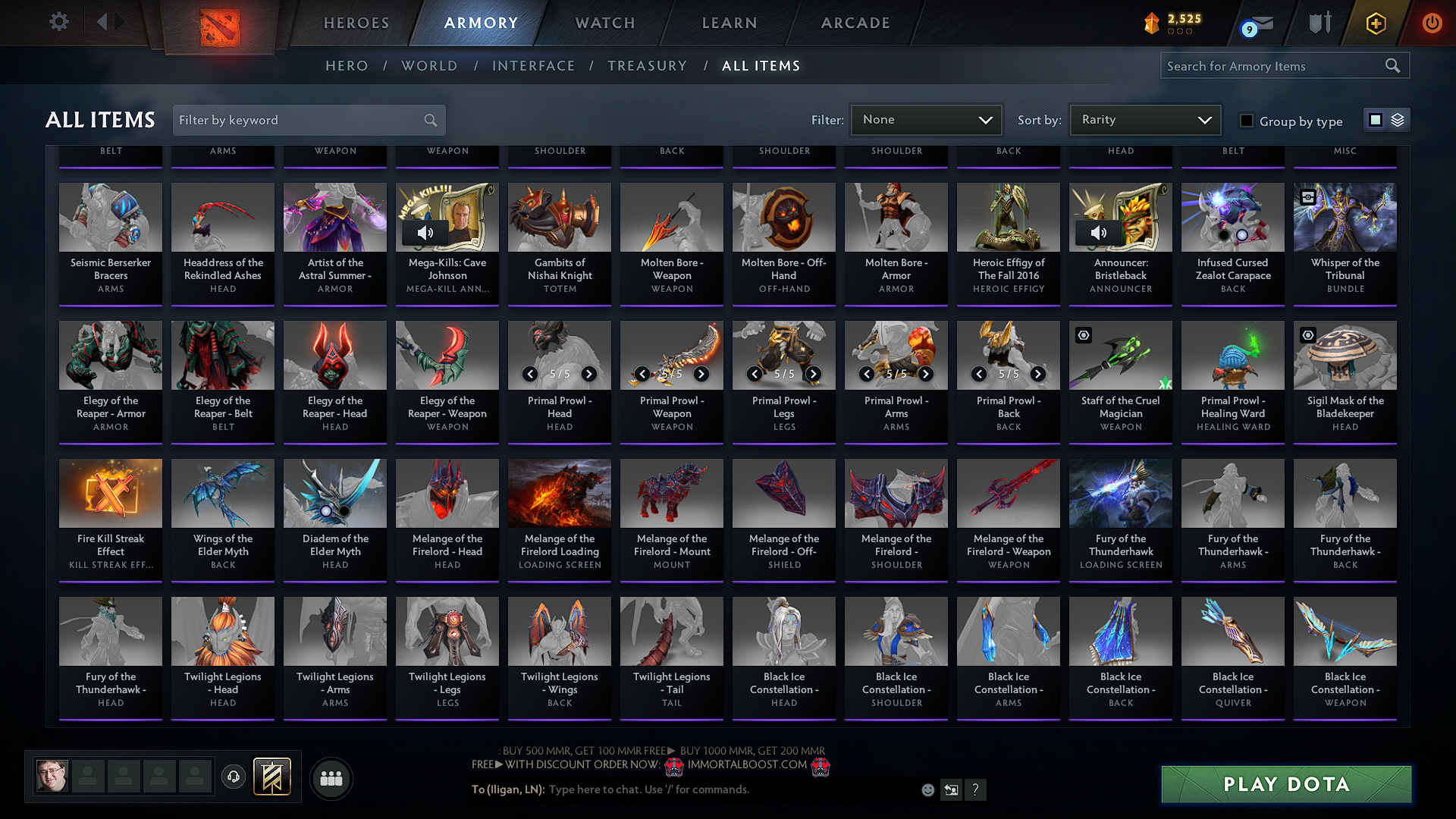
Task: Open voice chat headset icon
Action: click(233, 777)
